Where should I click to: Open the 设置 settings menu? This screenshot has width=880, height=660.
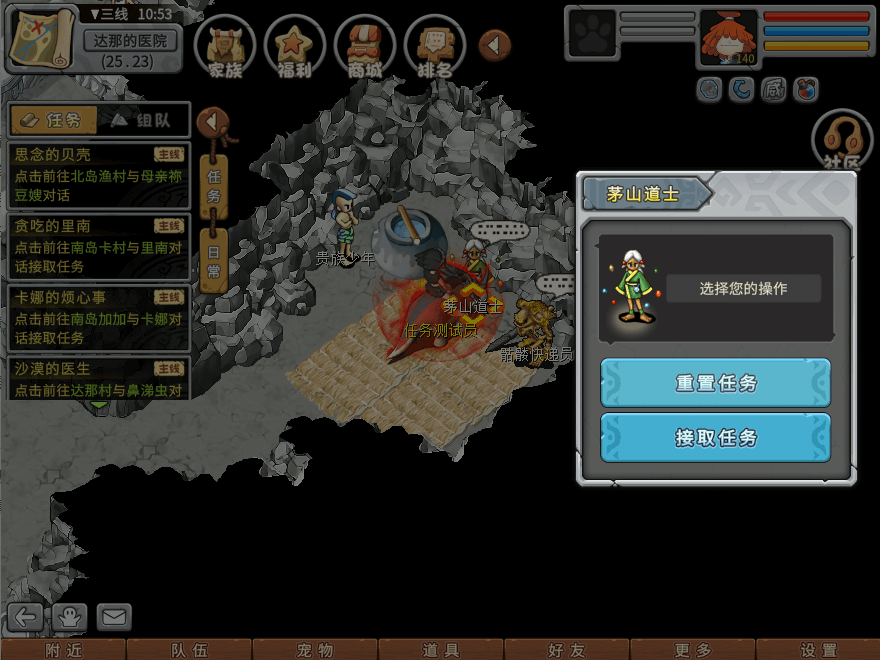coord(818,650)
